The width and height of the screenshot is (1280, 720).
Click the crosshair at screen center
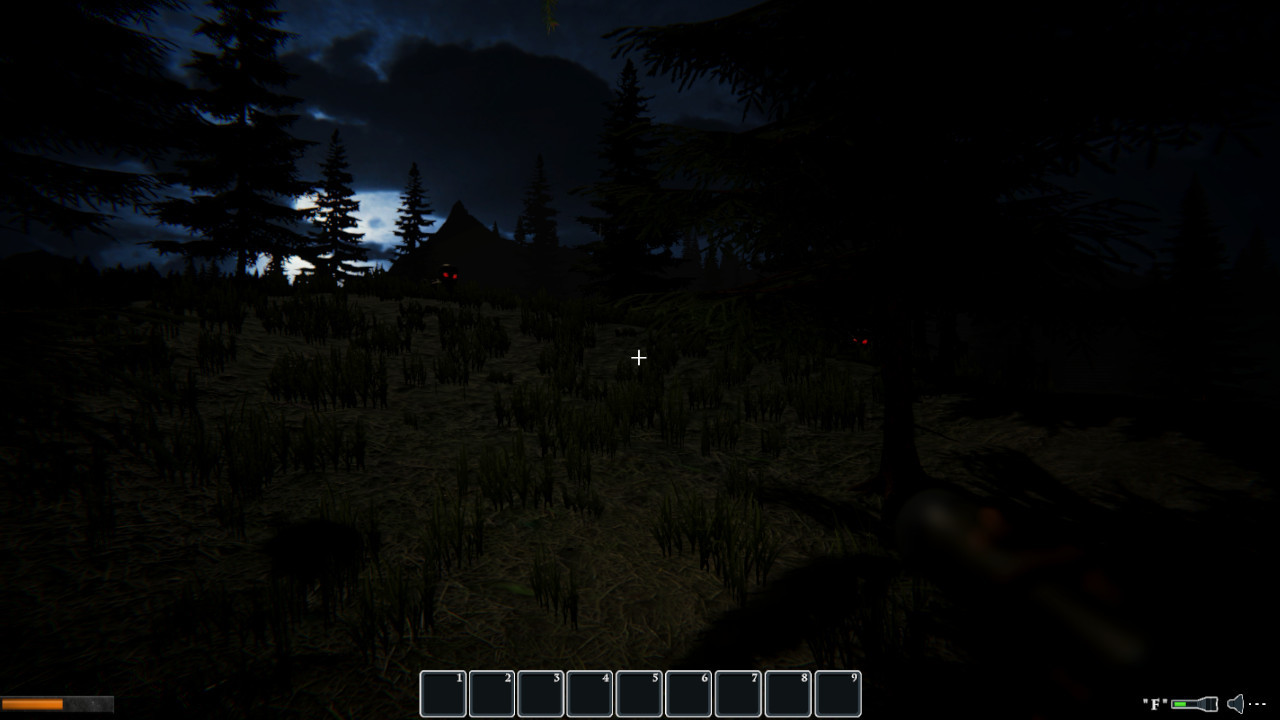click(x=639, y=357)
